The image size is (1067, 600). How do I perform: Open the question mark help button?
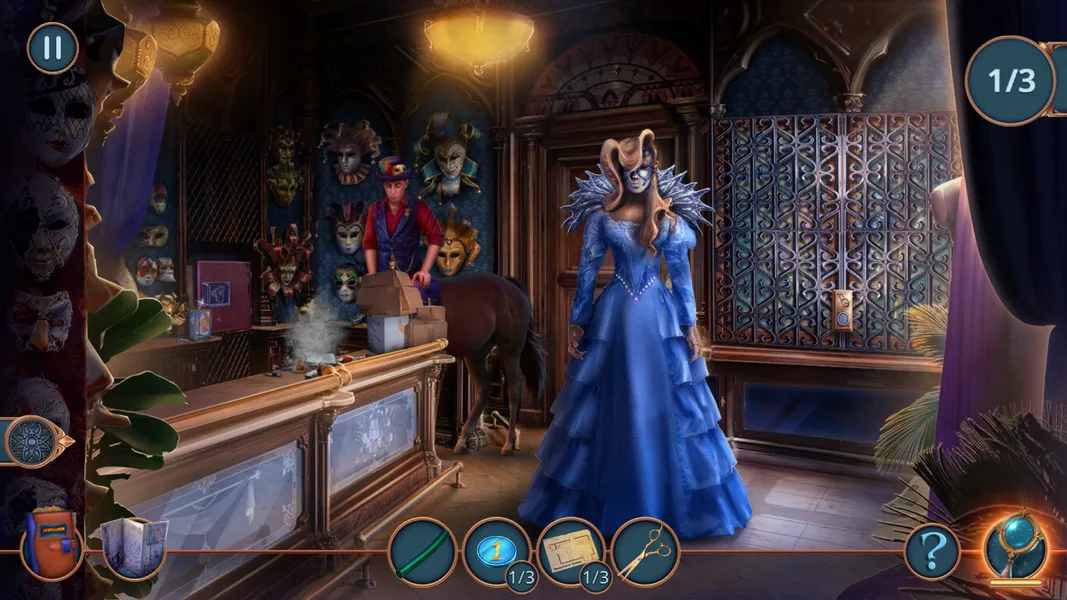point(932,551)
